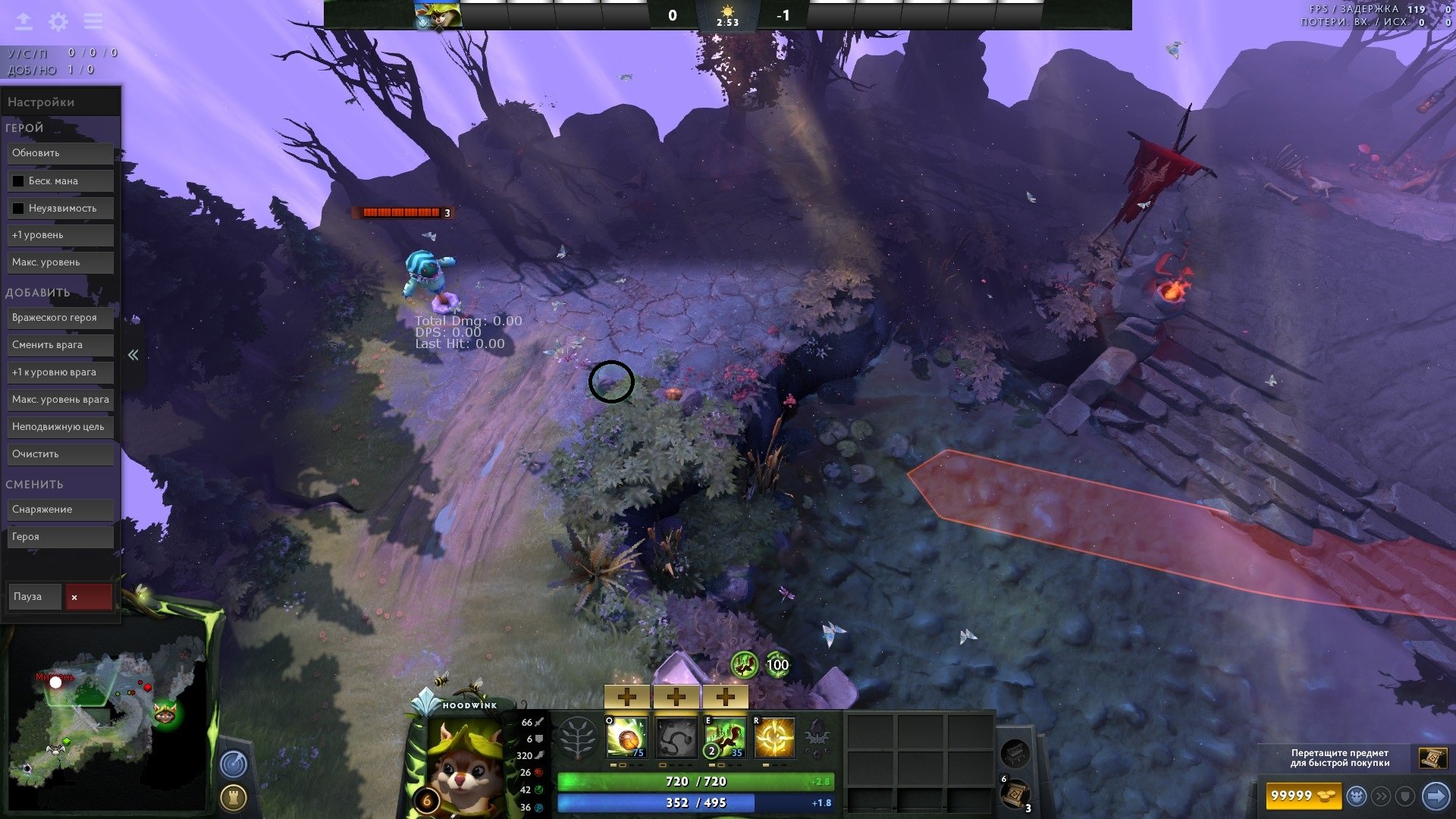Enable the Неуязвимость checkbox
Screen dimensions: 1456x819
(x=18, y=209)
